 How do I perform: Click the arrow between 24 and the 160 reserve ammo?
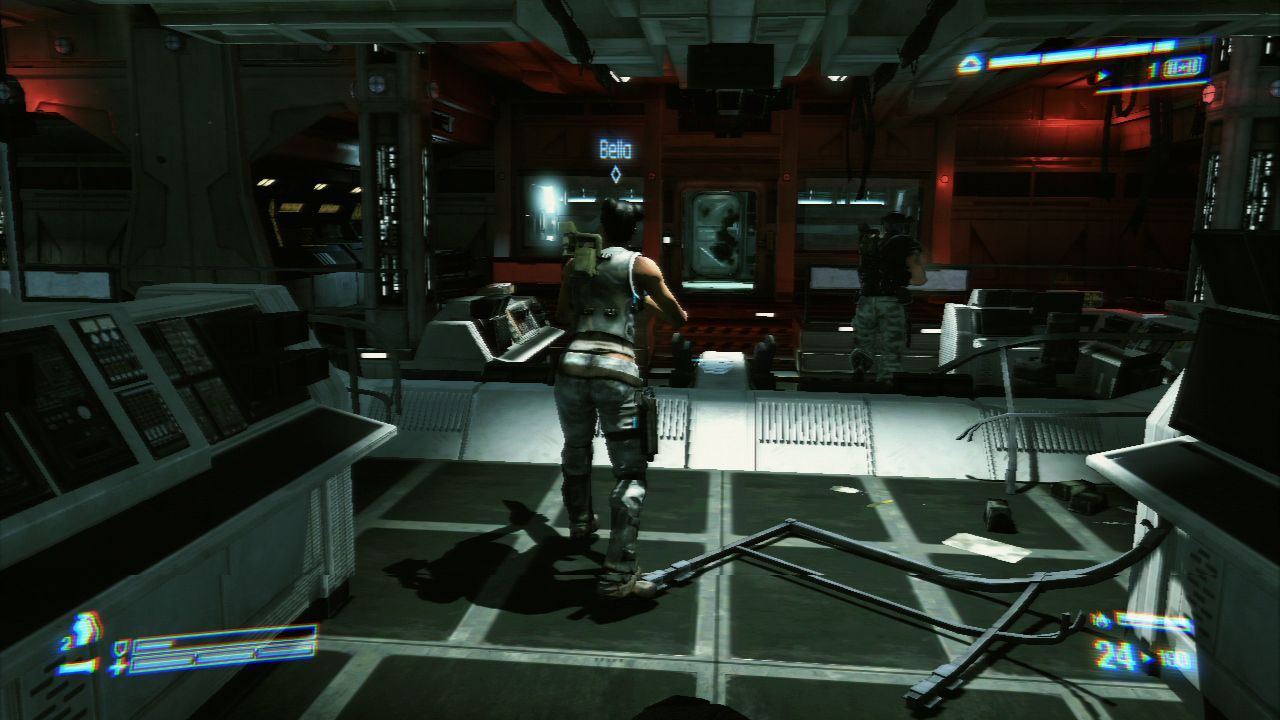(1146, 657)
